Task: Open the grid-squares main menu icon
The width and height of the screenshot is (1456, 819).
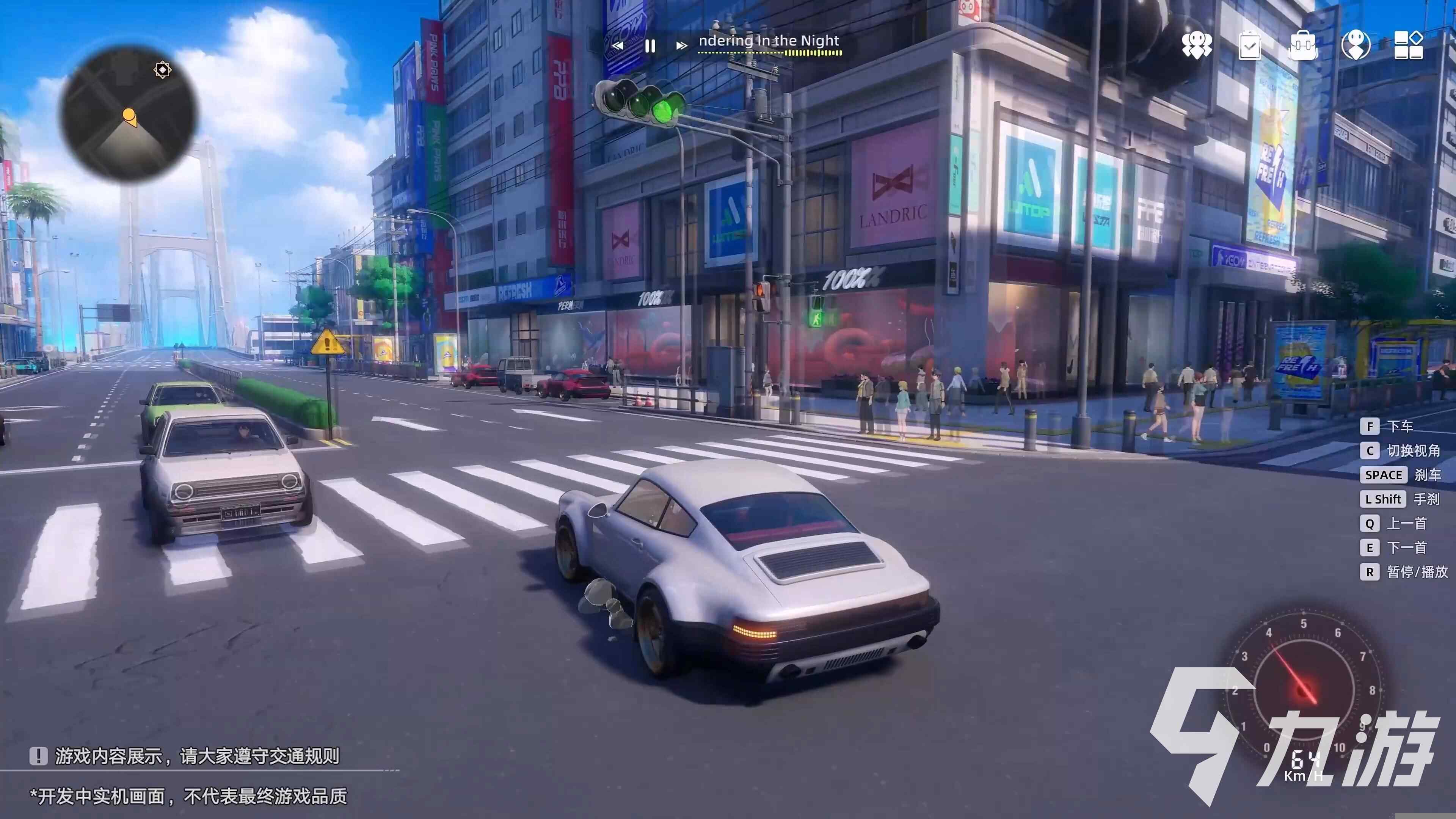Action: tap(1408, 45)
